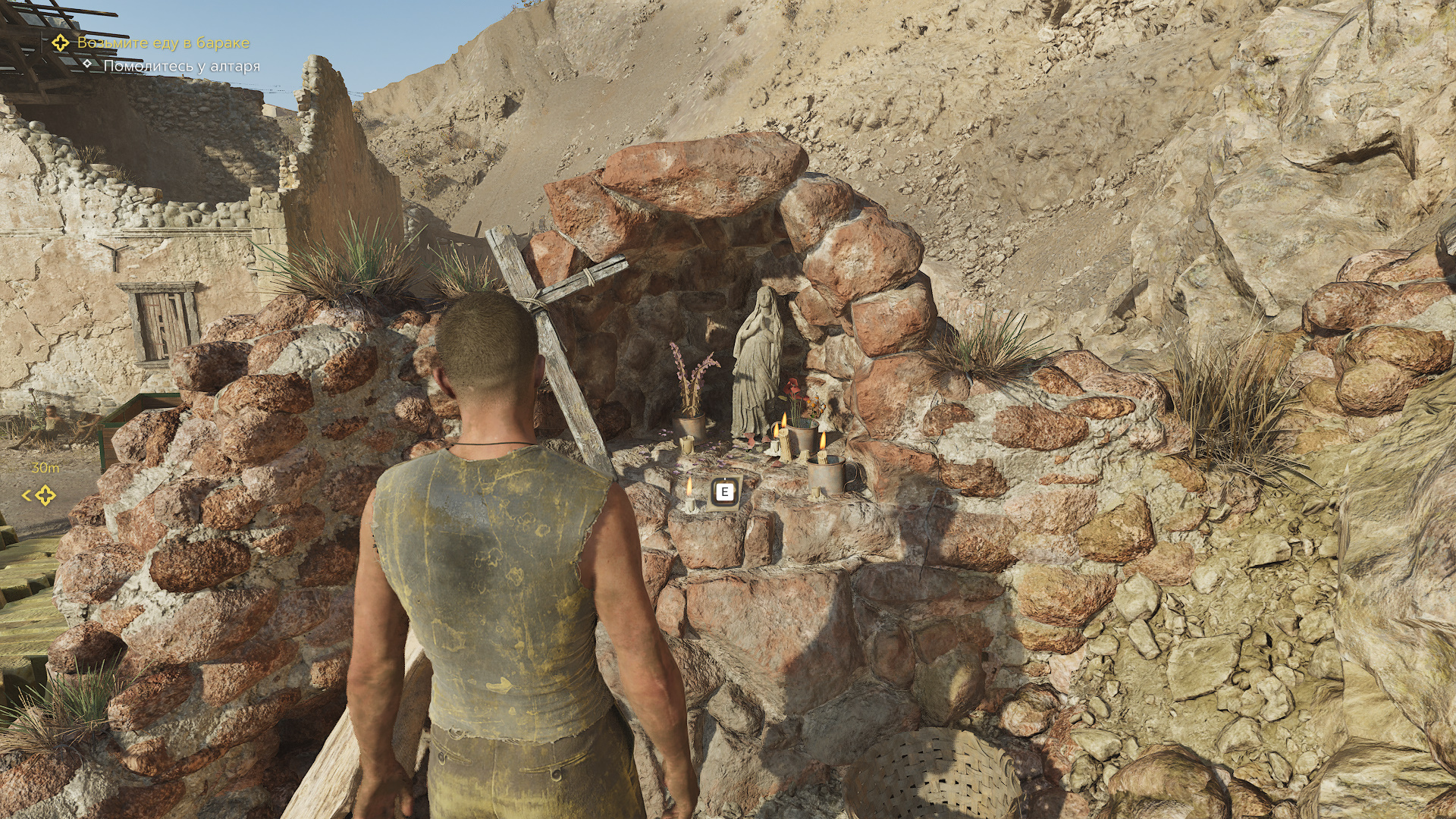Click the yellow objective waypoint marker at 30m

tap(45, 496)
